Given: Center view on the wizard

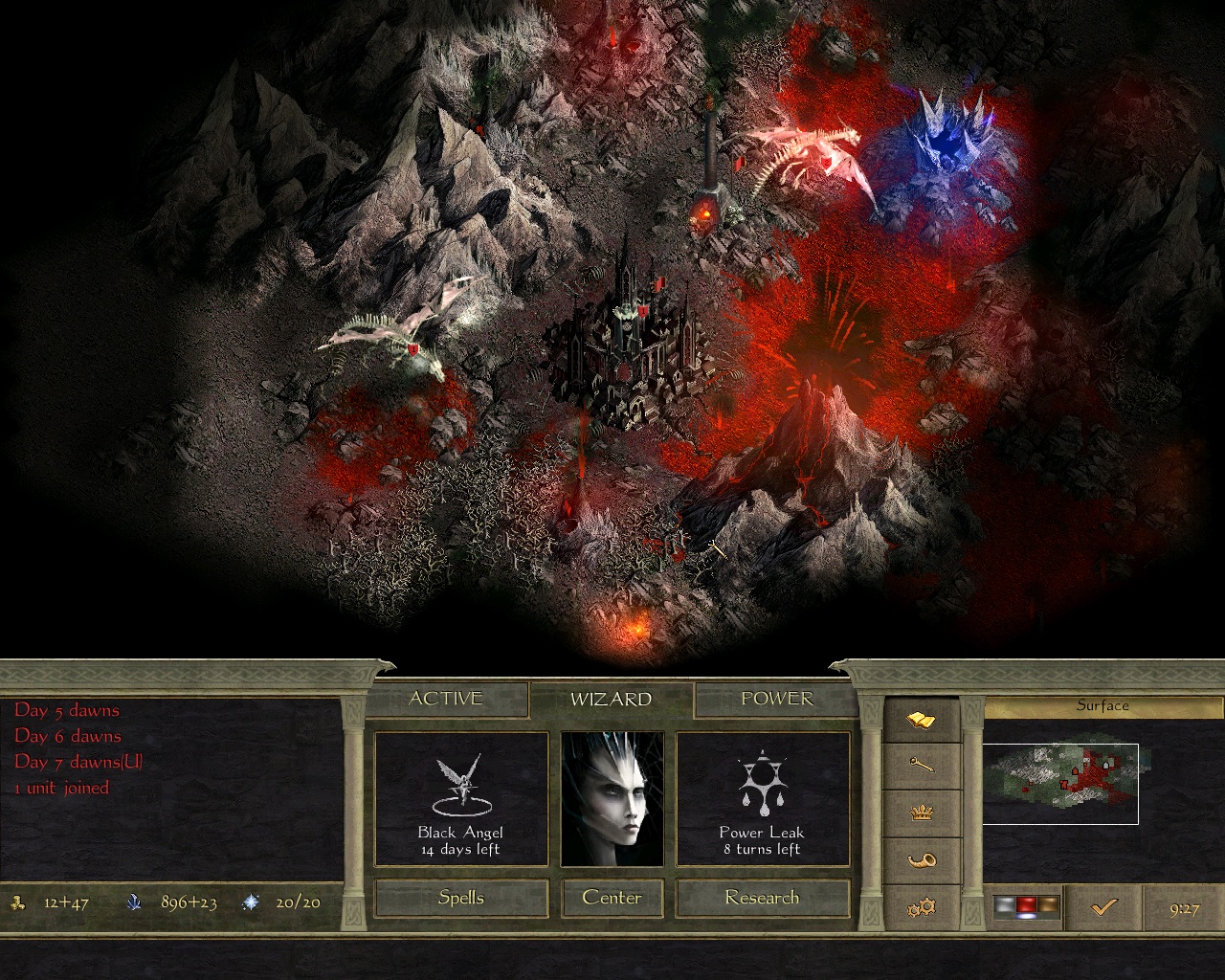Looking at the screenshot, I should pyautogui.click(x=612, y=898).
